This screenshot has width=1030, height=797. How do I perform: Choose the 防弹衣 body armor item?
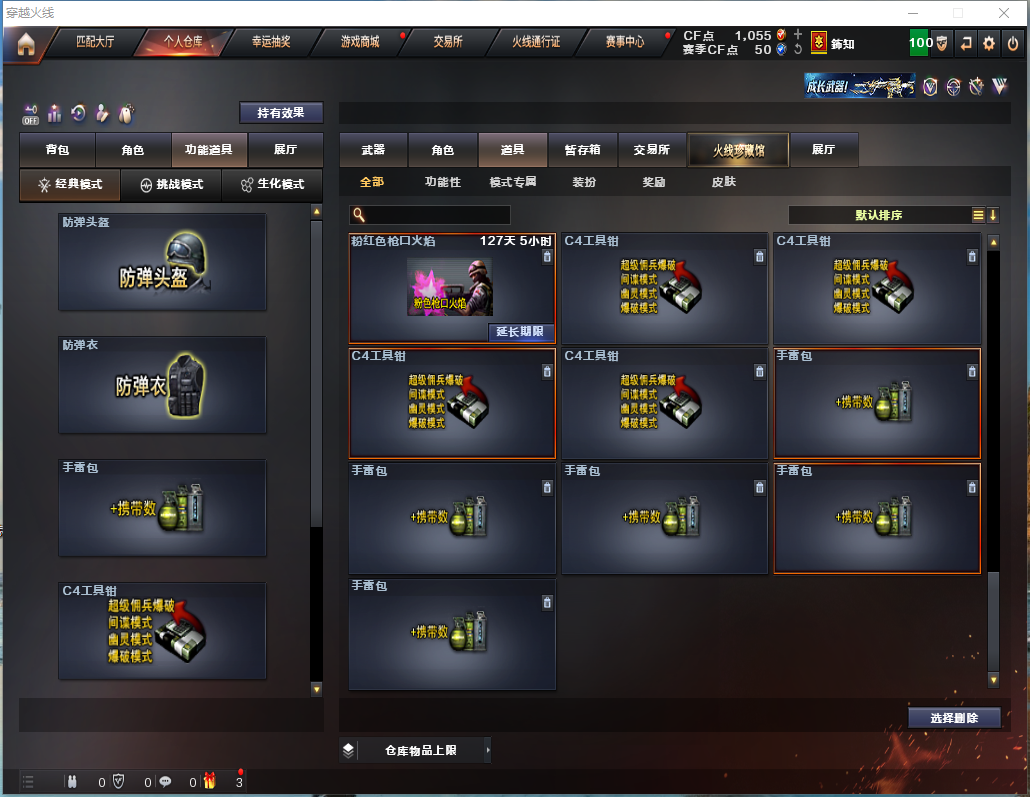click(x=162, y=385)
